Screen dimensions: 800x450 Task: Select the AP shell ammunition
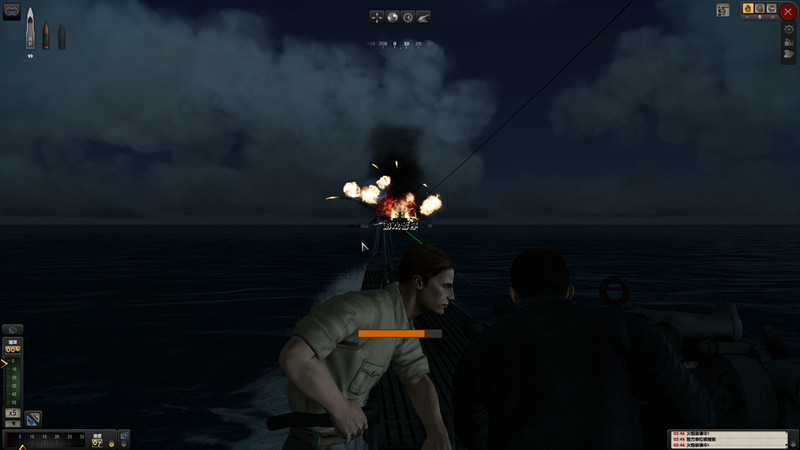coord(30,28)
